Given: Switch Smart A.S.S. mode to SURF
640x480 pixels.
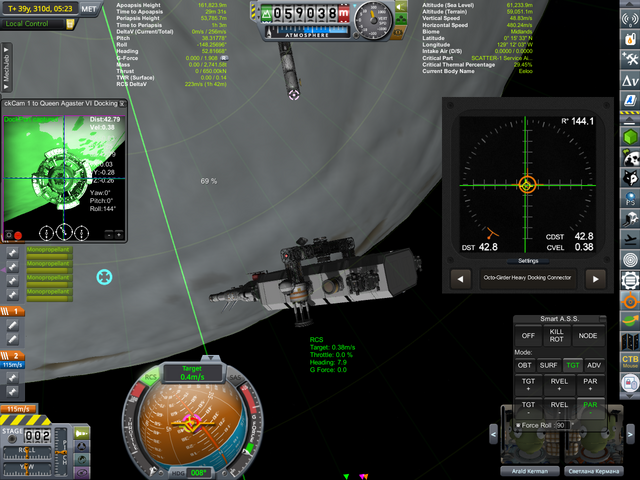Looking at the screenshot, I should tap(549, 365).
